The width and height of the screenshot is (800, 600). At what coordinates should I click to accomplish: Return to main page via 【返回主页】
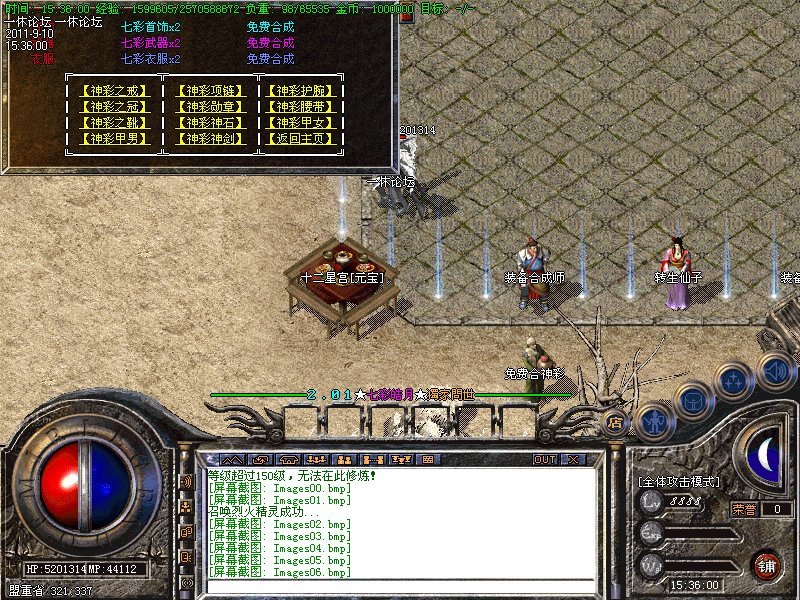click(x=301, y=139)
